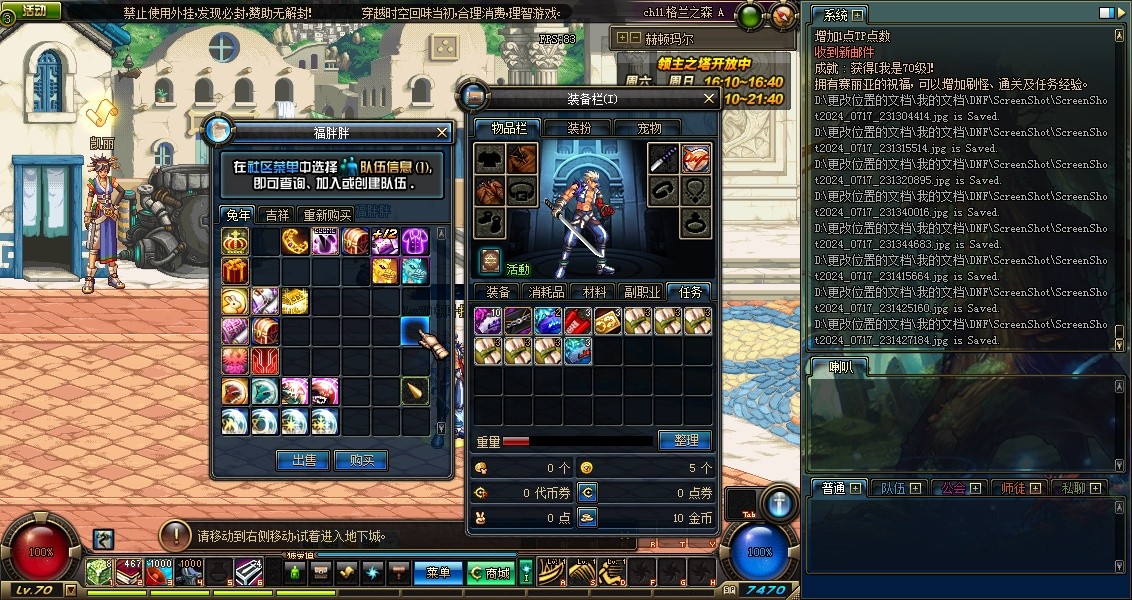Select the golden crown item in shop
1132x600 pixels.
[235, 241]
